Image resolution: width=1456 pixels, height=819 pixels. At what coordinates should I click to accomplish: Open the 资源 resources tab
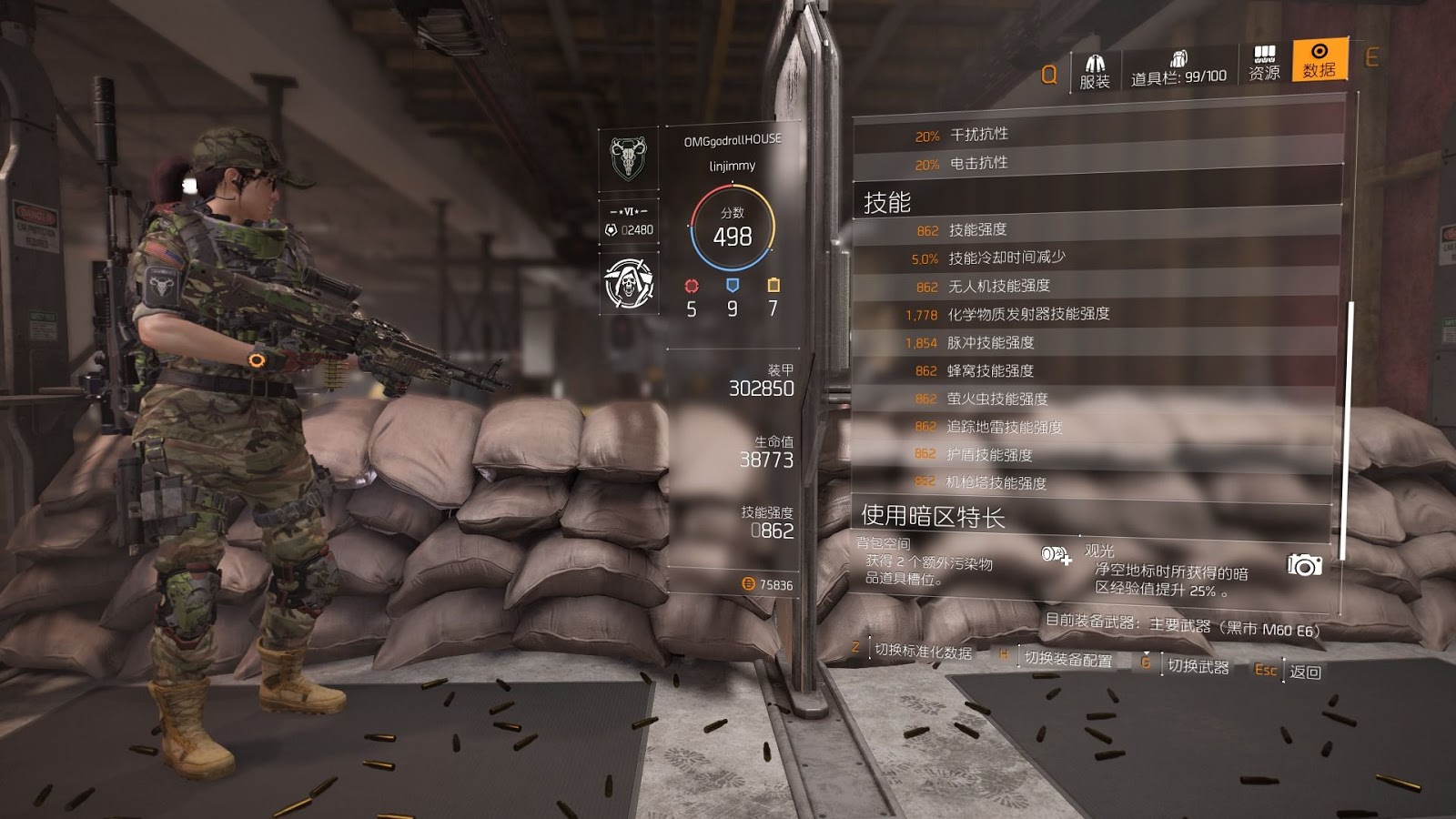[x=1264, y=64]
